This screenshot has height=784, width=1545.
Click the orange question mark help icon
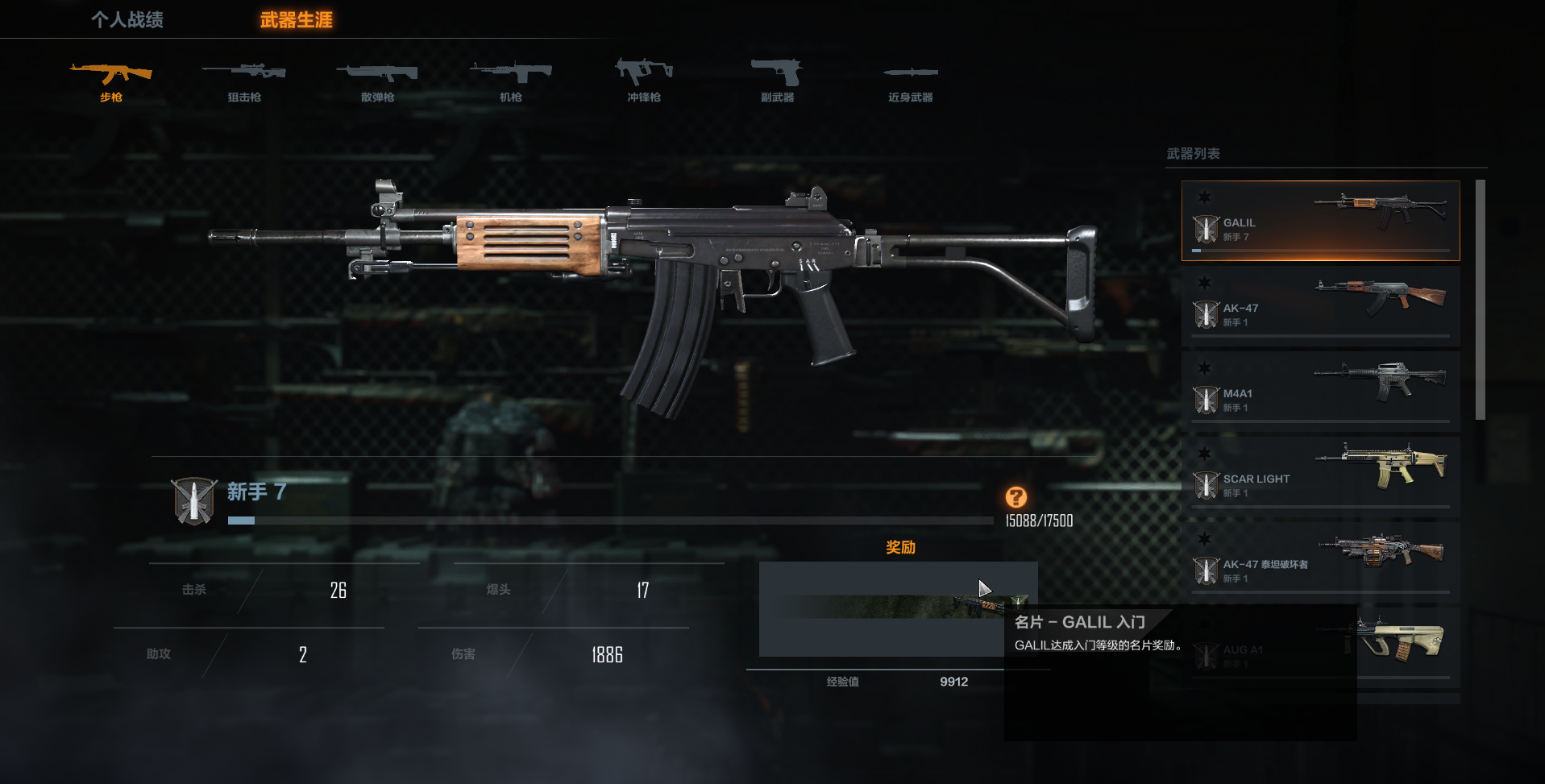1015,497
